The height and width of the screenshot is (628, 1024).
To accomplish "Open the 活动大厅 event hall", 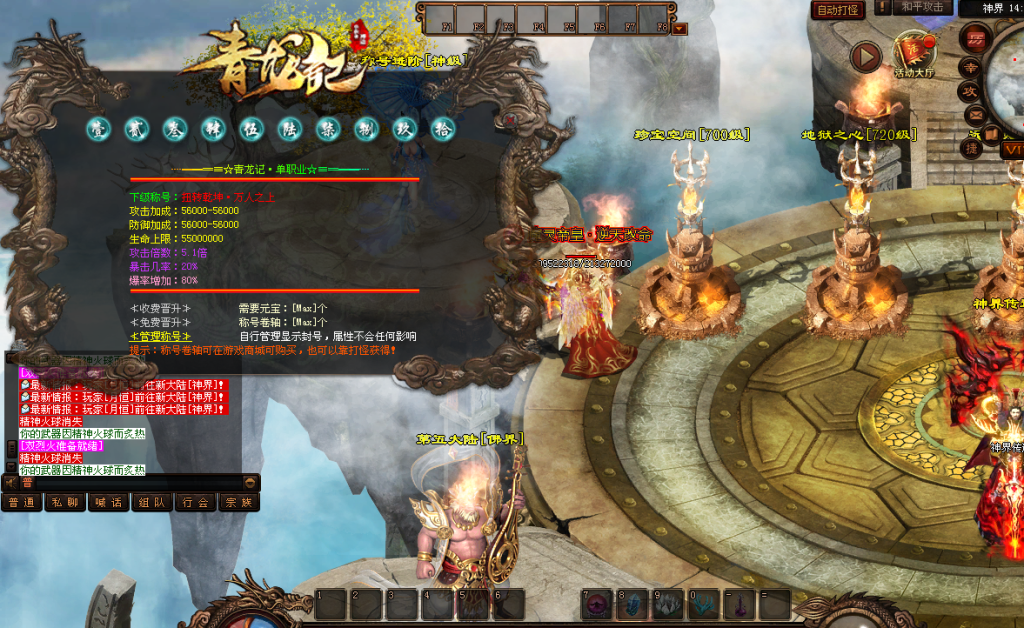I will click(x=913, y=56).
